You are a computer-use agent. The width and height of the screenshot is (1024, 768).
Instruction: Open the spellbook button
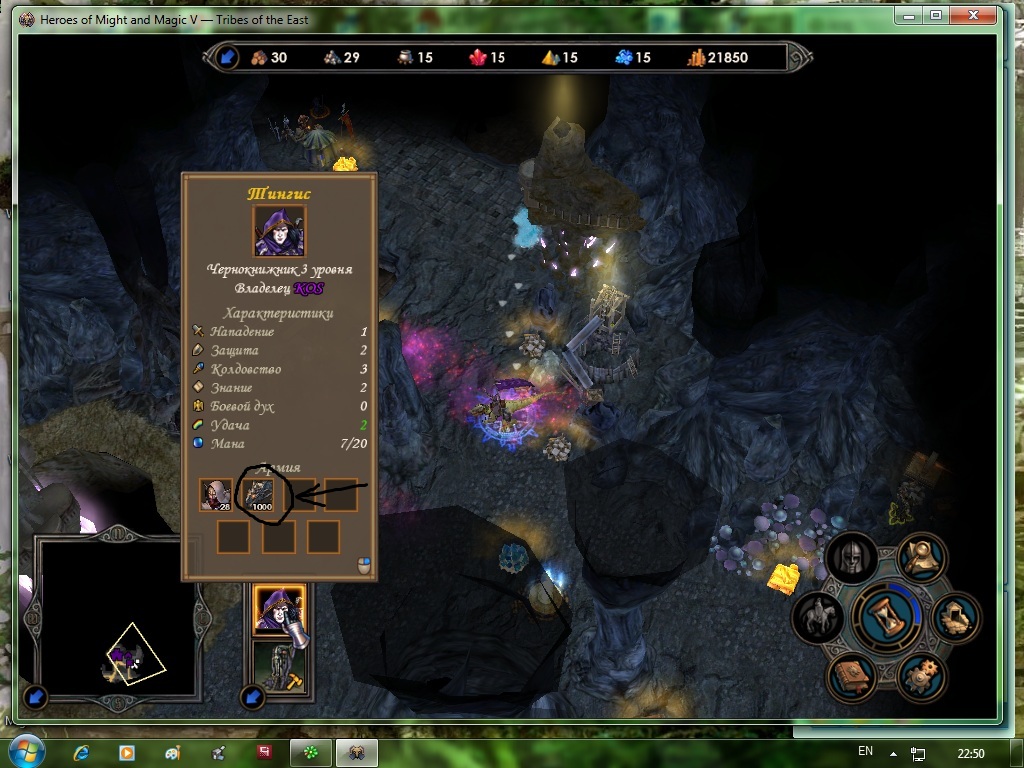point(851,677)
